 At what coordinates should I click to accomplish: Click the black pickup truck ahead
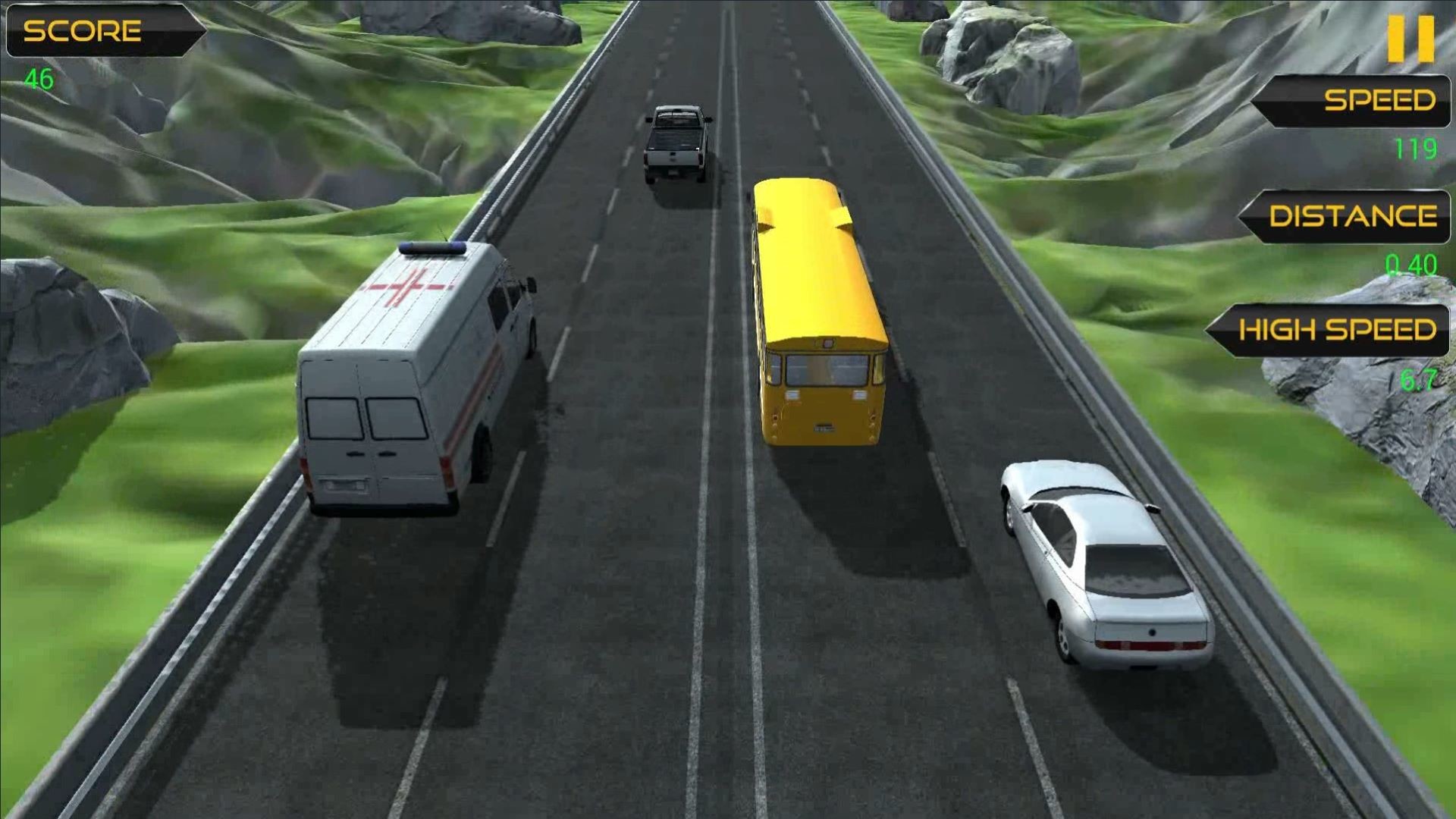point(677,144)
